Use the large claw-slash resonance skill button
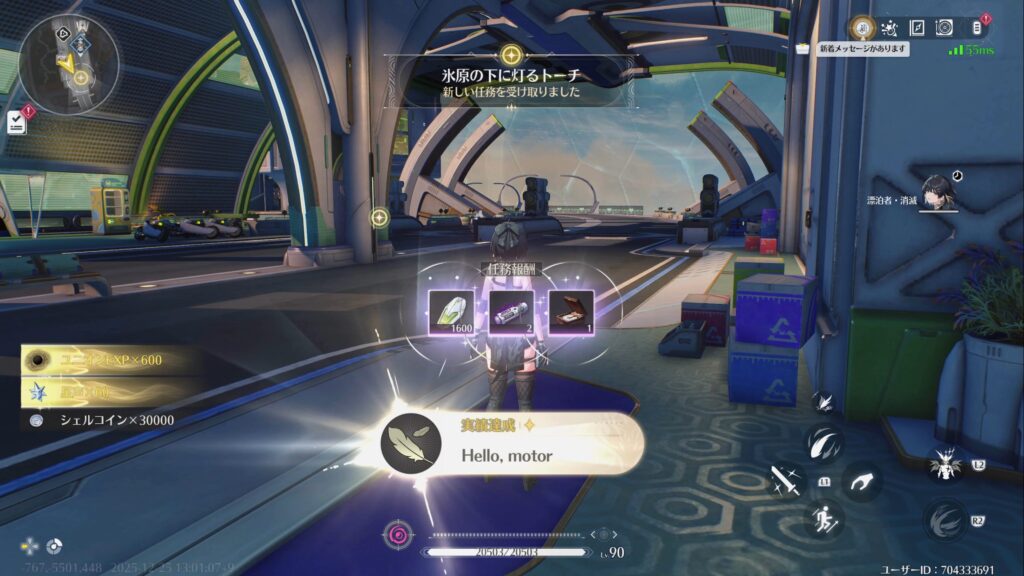 click(x=824, y=442)
